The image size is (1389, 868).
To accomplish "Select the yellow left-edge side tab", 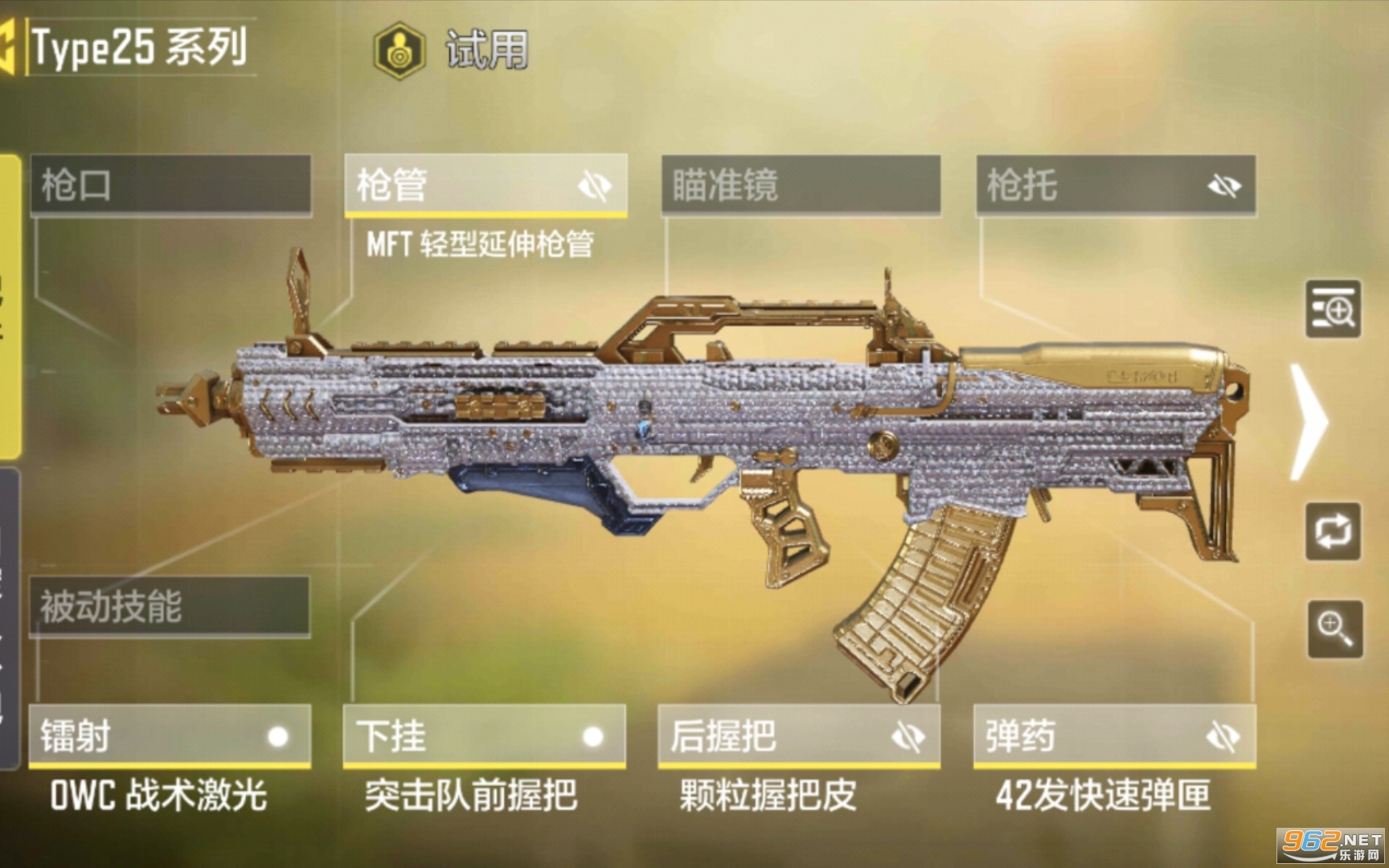I will coord(10,305).
